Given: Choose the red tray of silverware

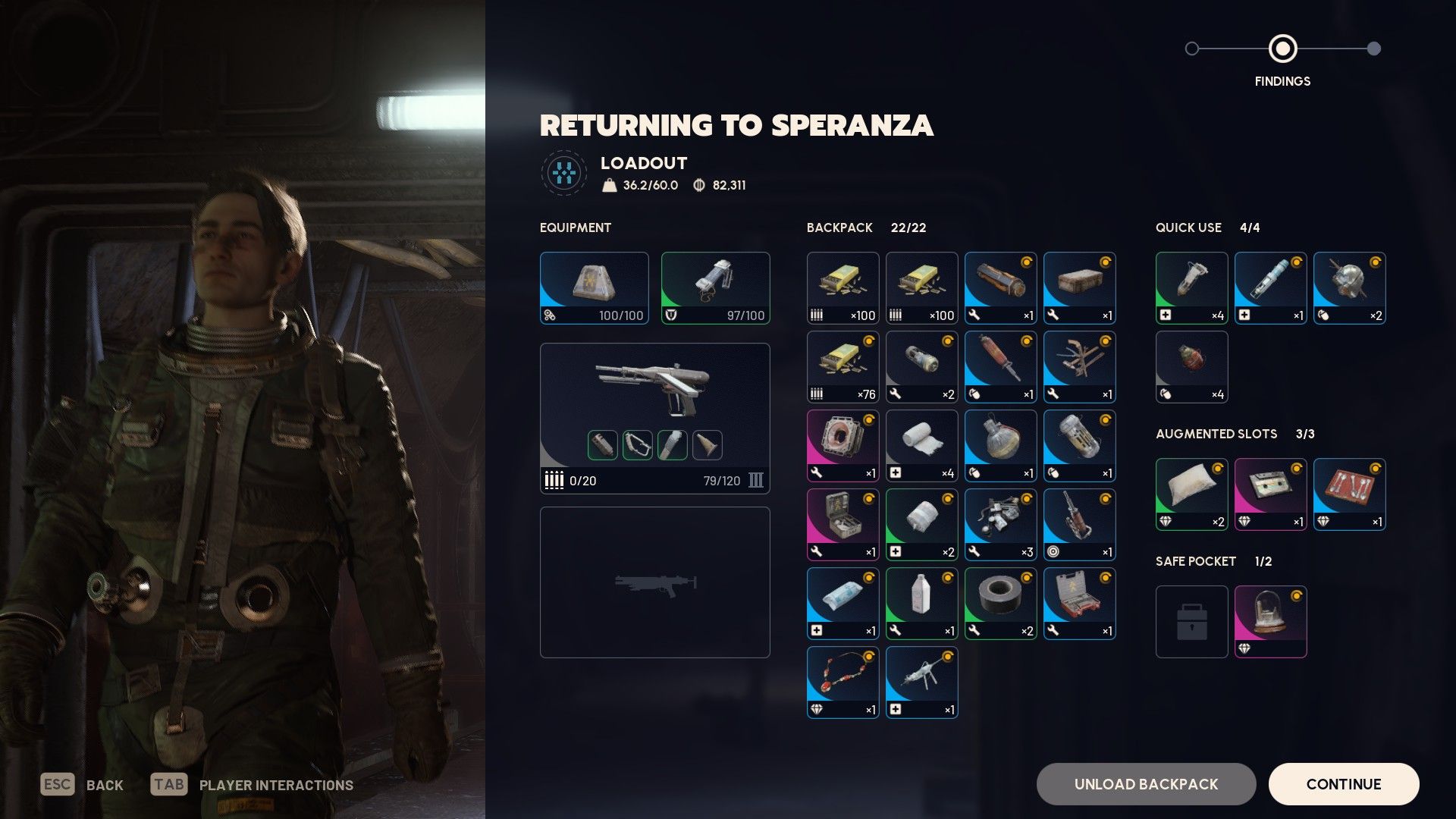Looking at the screenshot, I should (x=1349, y=494).
